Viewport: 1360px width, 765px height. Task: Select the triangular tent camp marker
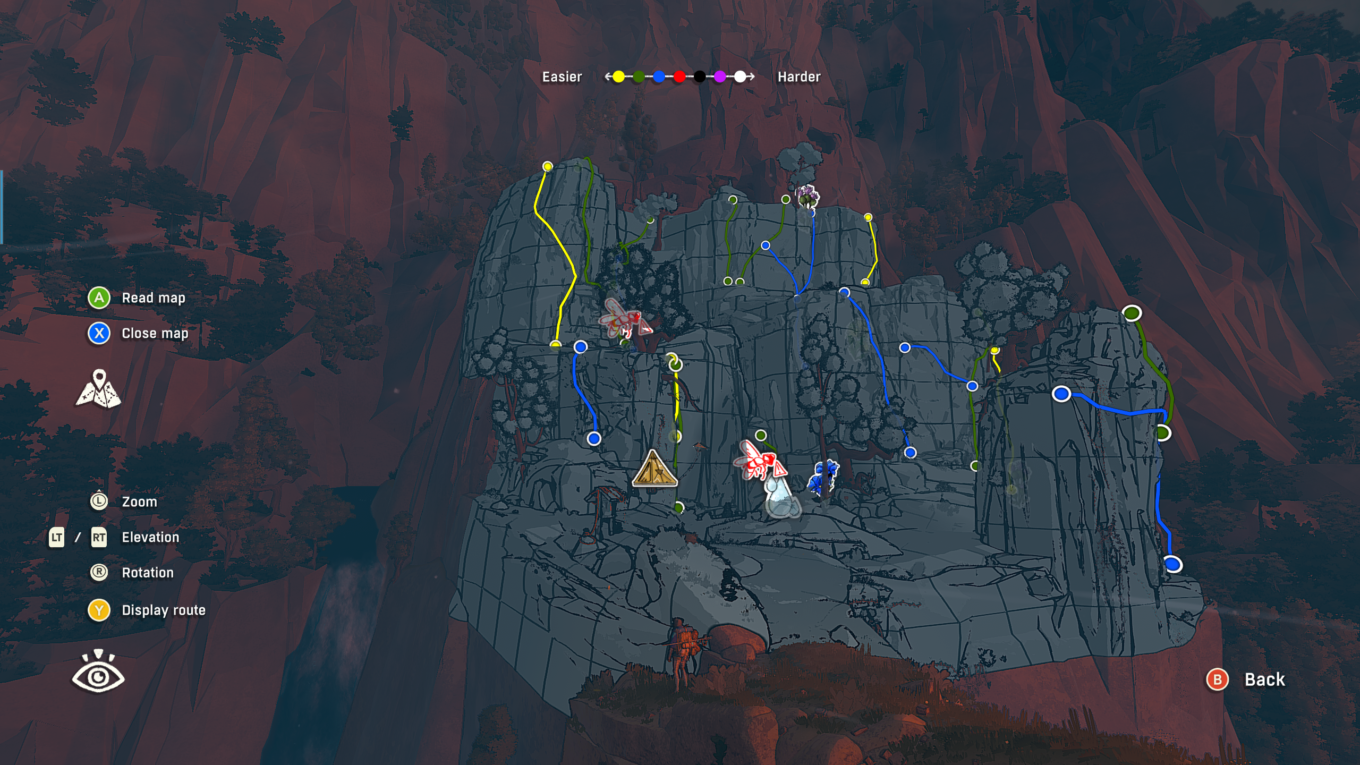[655, 469]
